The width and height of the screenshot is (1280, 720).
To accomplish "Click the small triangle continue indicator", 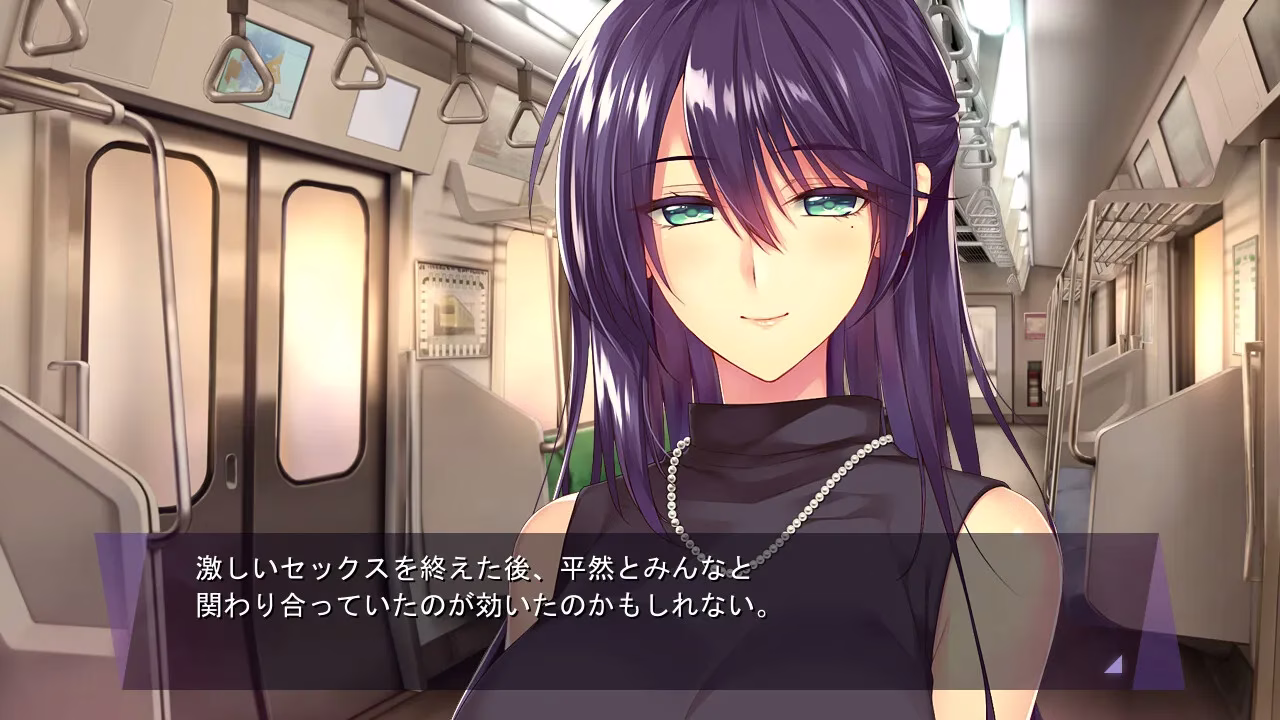I will 1114,664.
